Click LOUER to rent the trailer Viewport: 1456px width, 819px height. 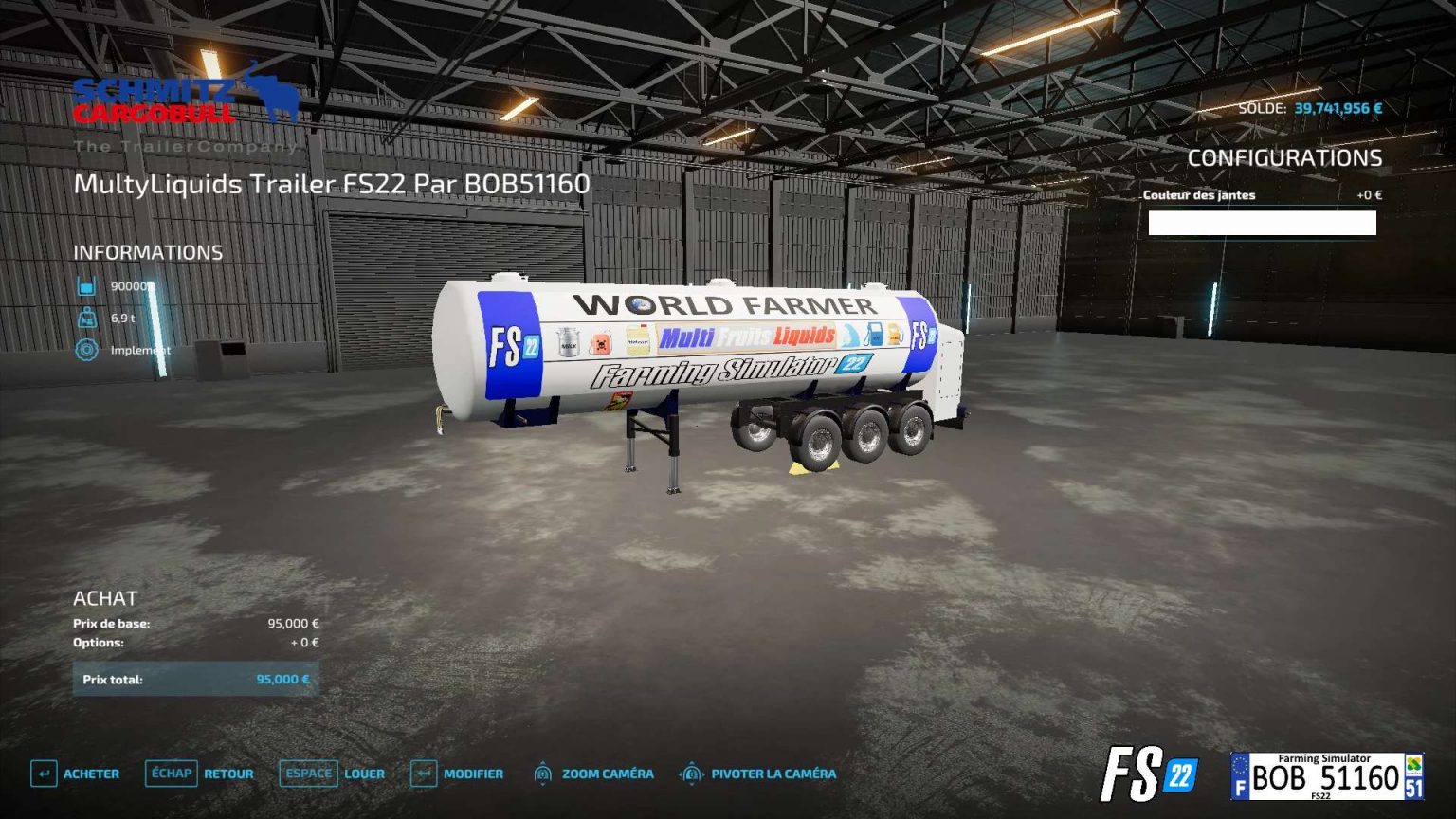click(364, 773)
